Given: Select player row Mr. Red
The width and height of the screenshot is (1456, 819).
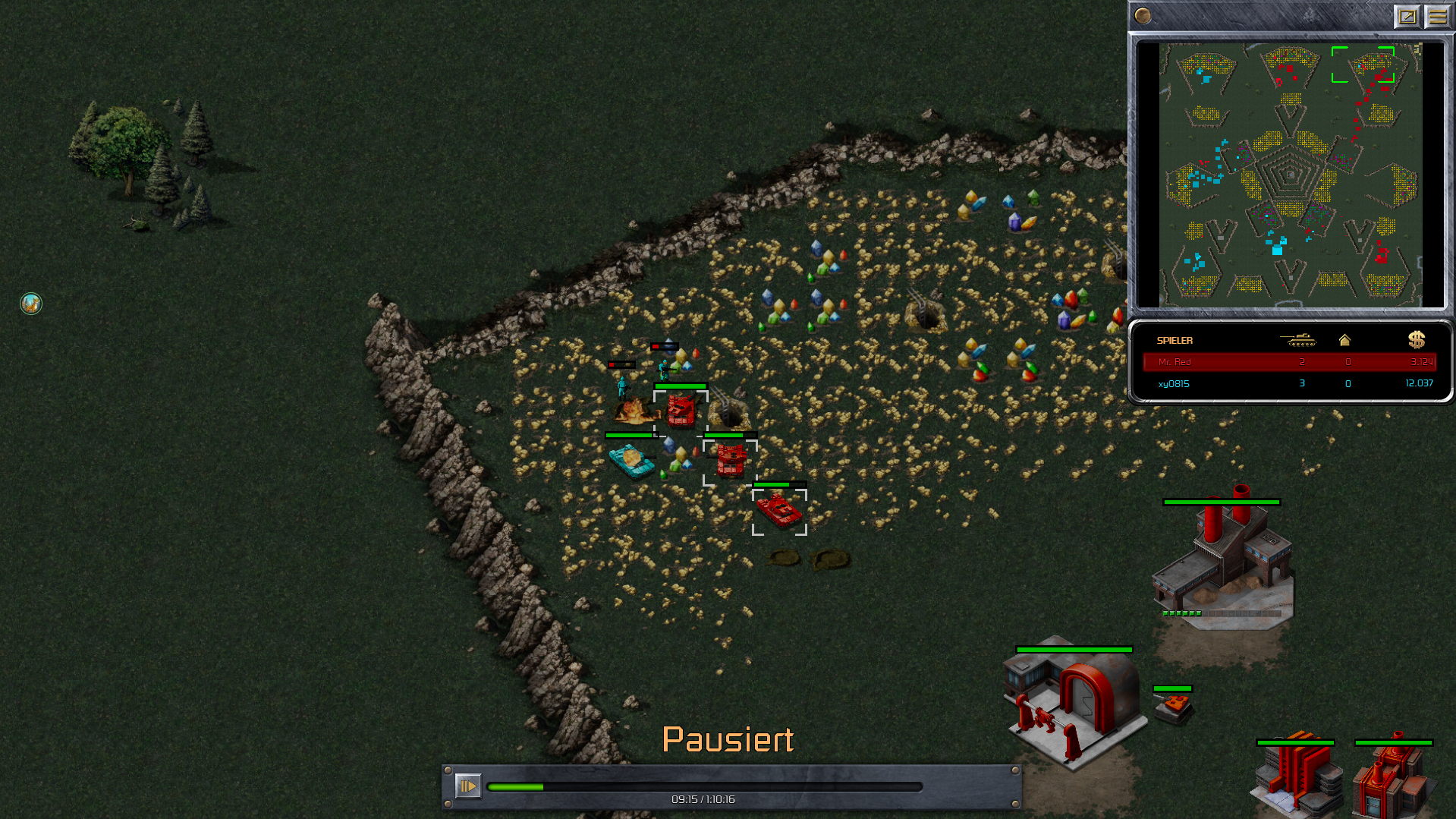Looking at the screenshot, I should click(1289, 362).
